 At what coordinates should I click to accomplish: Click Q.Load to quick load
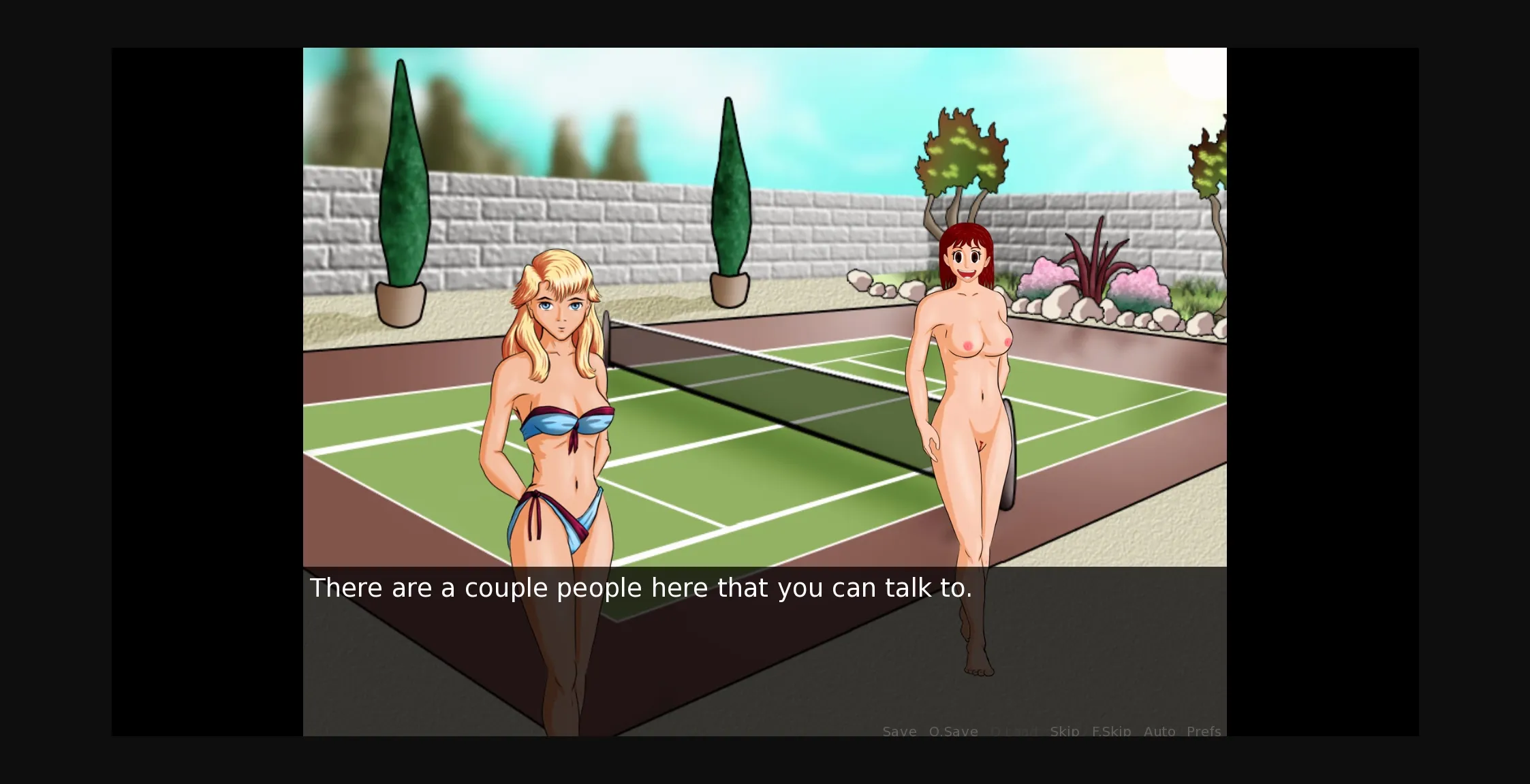pyautogui.click(x=1012, y=731)
